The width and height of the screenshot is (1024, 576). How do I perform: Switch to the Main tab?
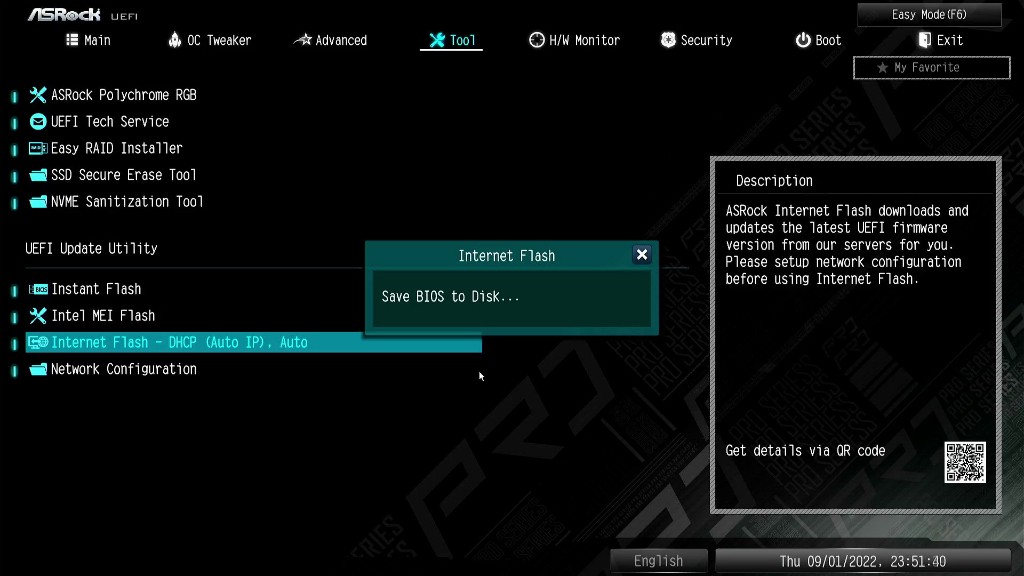[88, 40]
